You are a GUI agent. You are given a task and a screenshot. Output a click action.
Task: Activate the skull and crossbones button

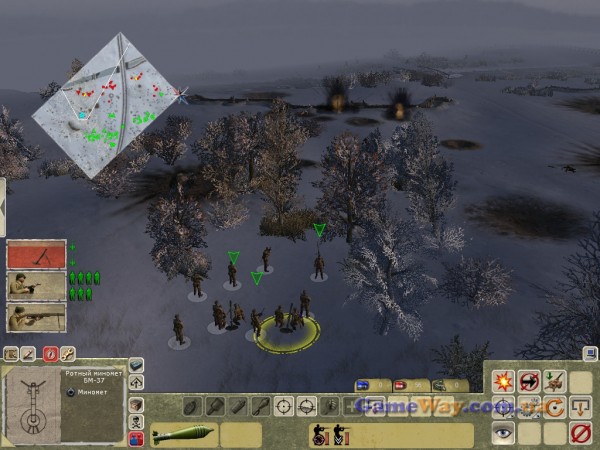click(137, 421)
